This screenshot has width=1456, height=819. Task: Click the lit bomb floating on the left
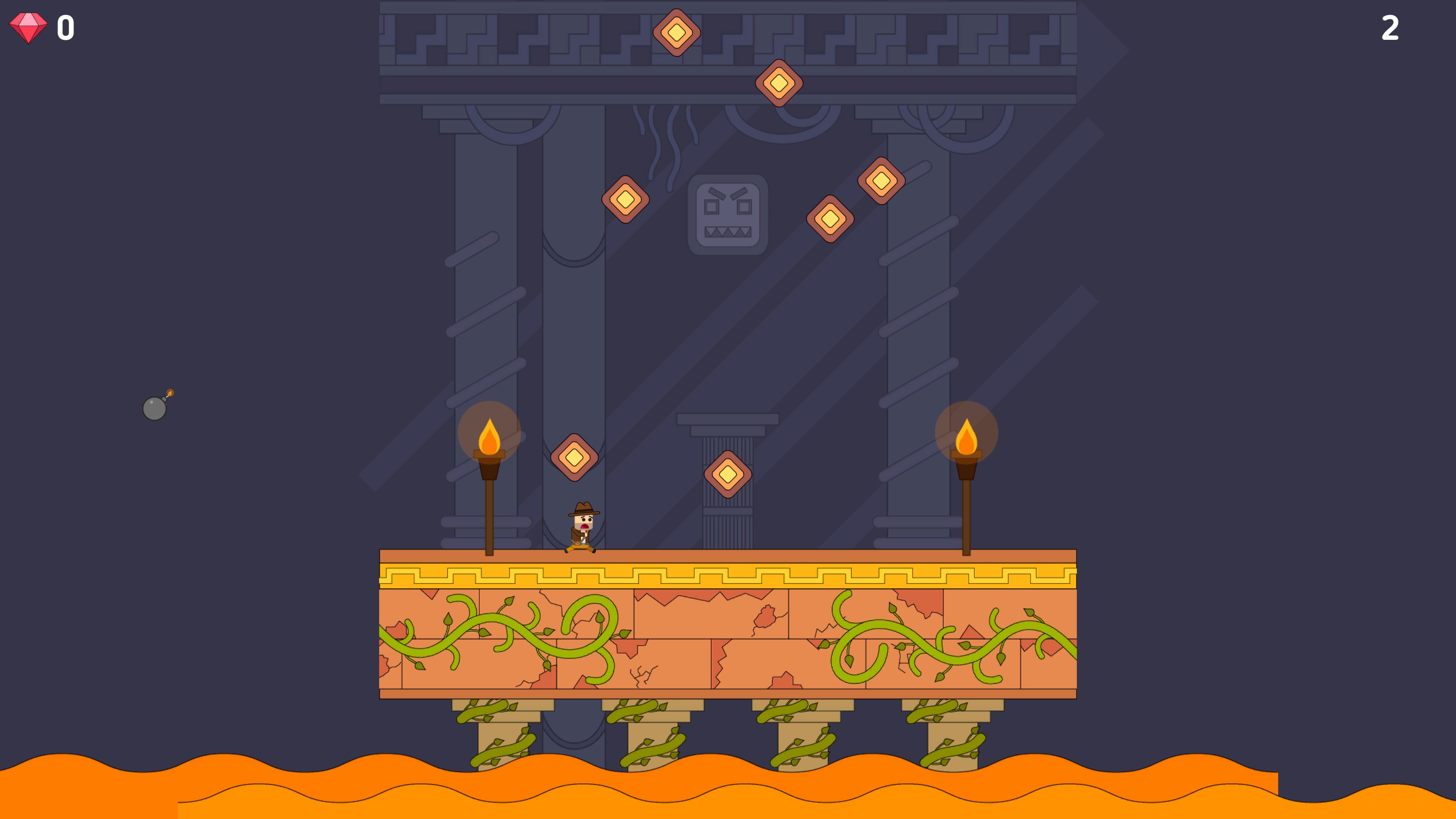[154, 408]
